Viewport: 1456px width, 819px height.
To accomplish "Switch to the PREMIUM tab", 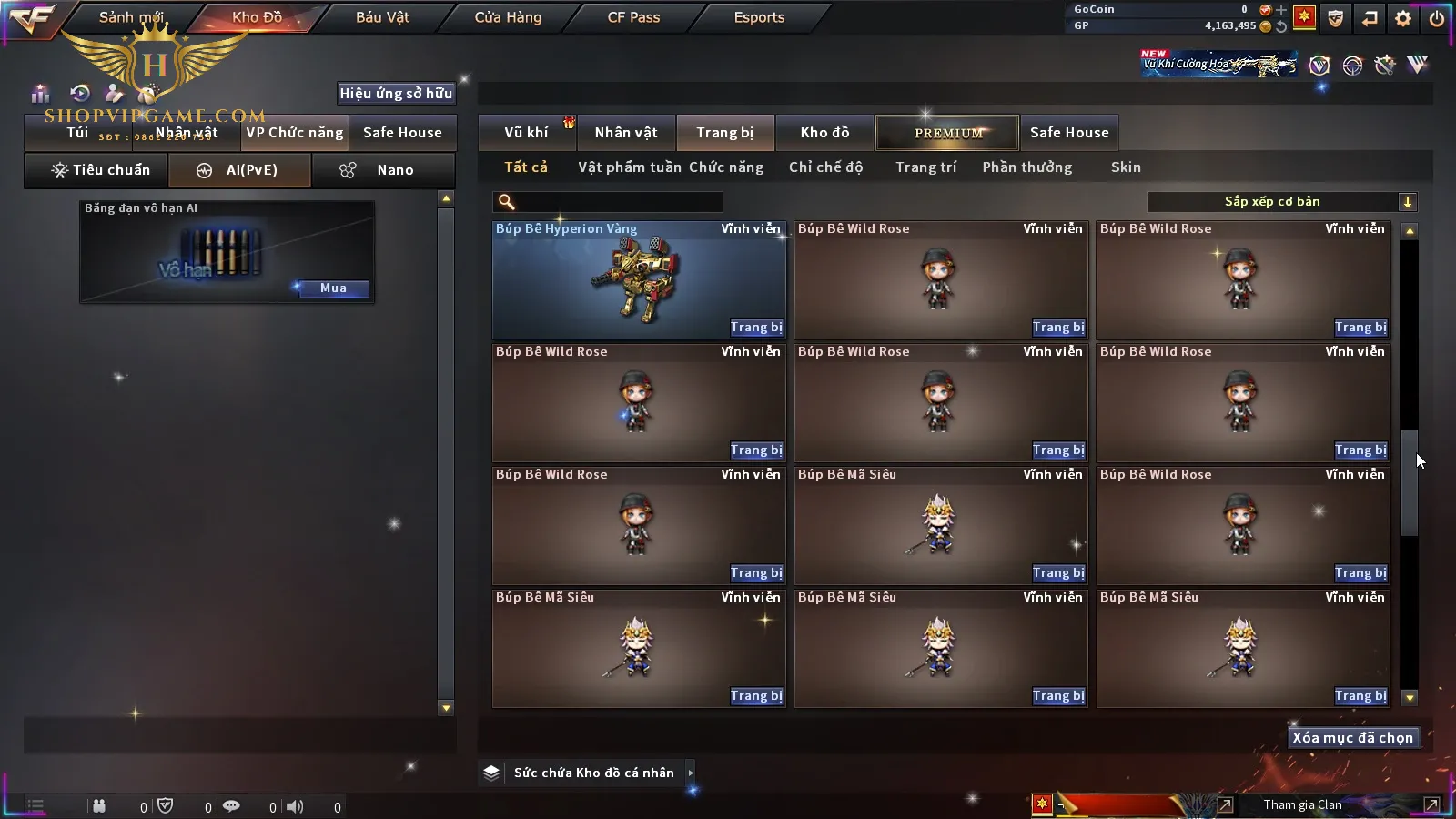I will 948,133.
